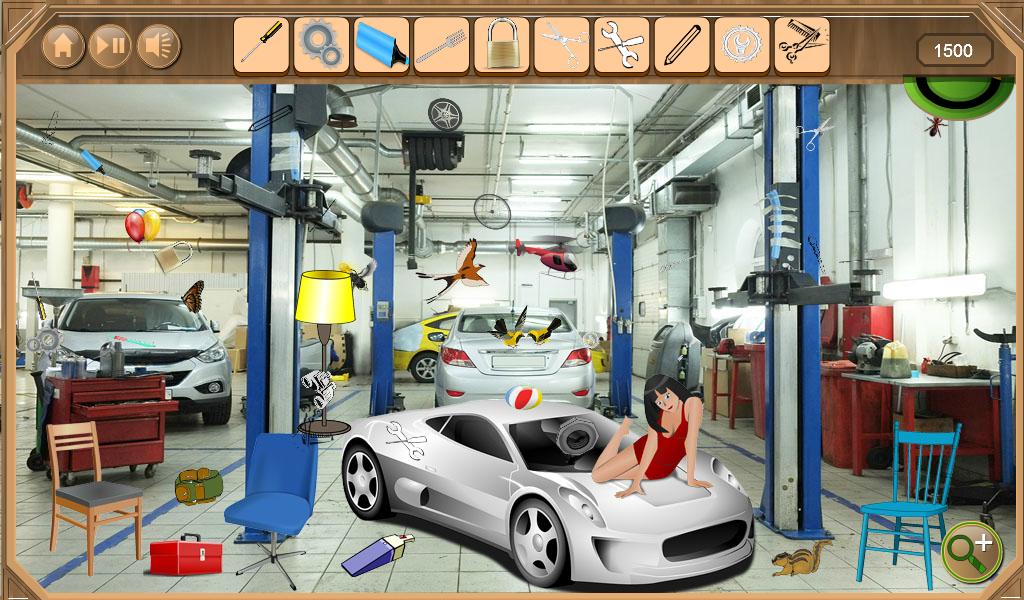Choose the plain scissors item slot
The height and width of the screenshot is (600, 1024).
[561, 45]
